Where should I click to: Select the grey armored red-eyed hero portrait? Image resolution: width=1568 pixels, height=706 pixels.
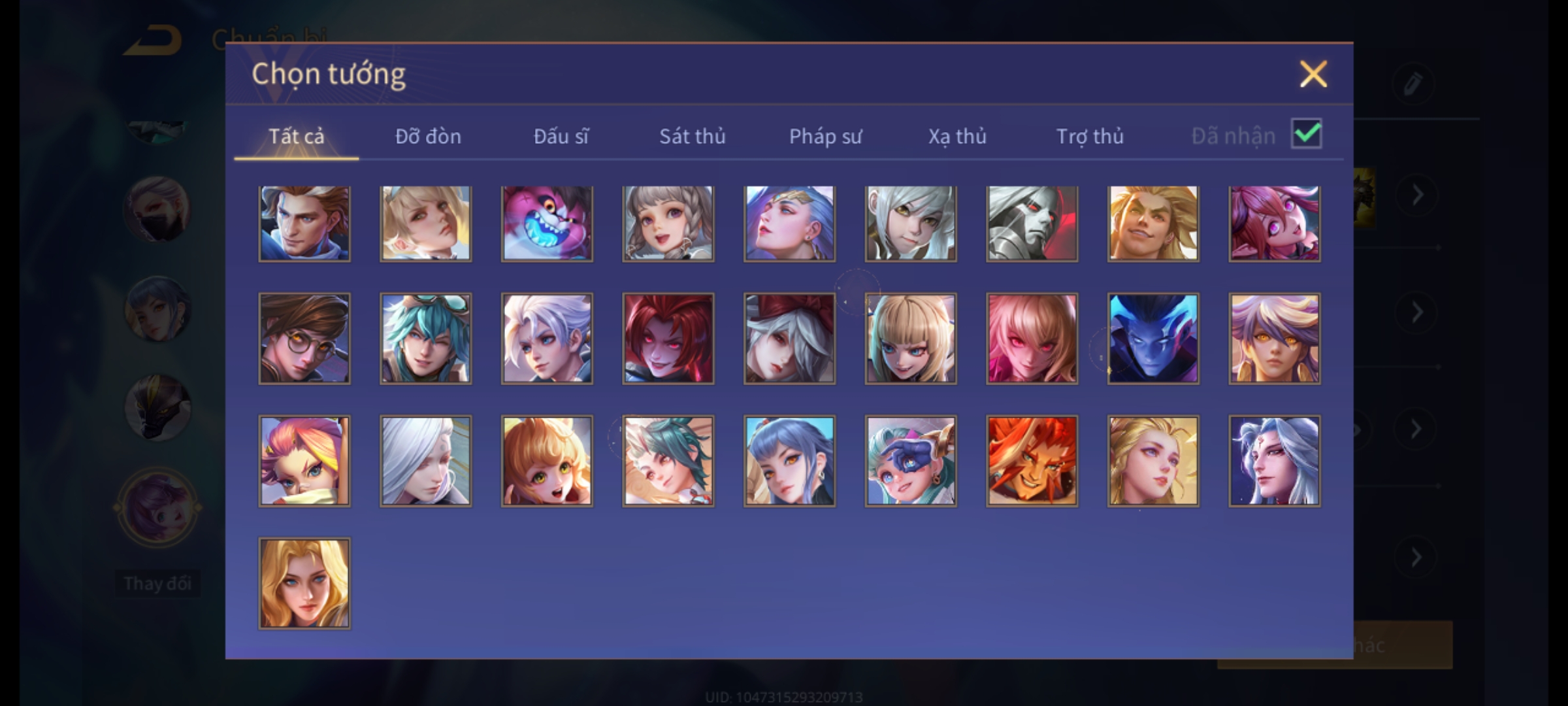[1032, 224]
